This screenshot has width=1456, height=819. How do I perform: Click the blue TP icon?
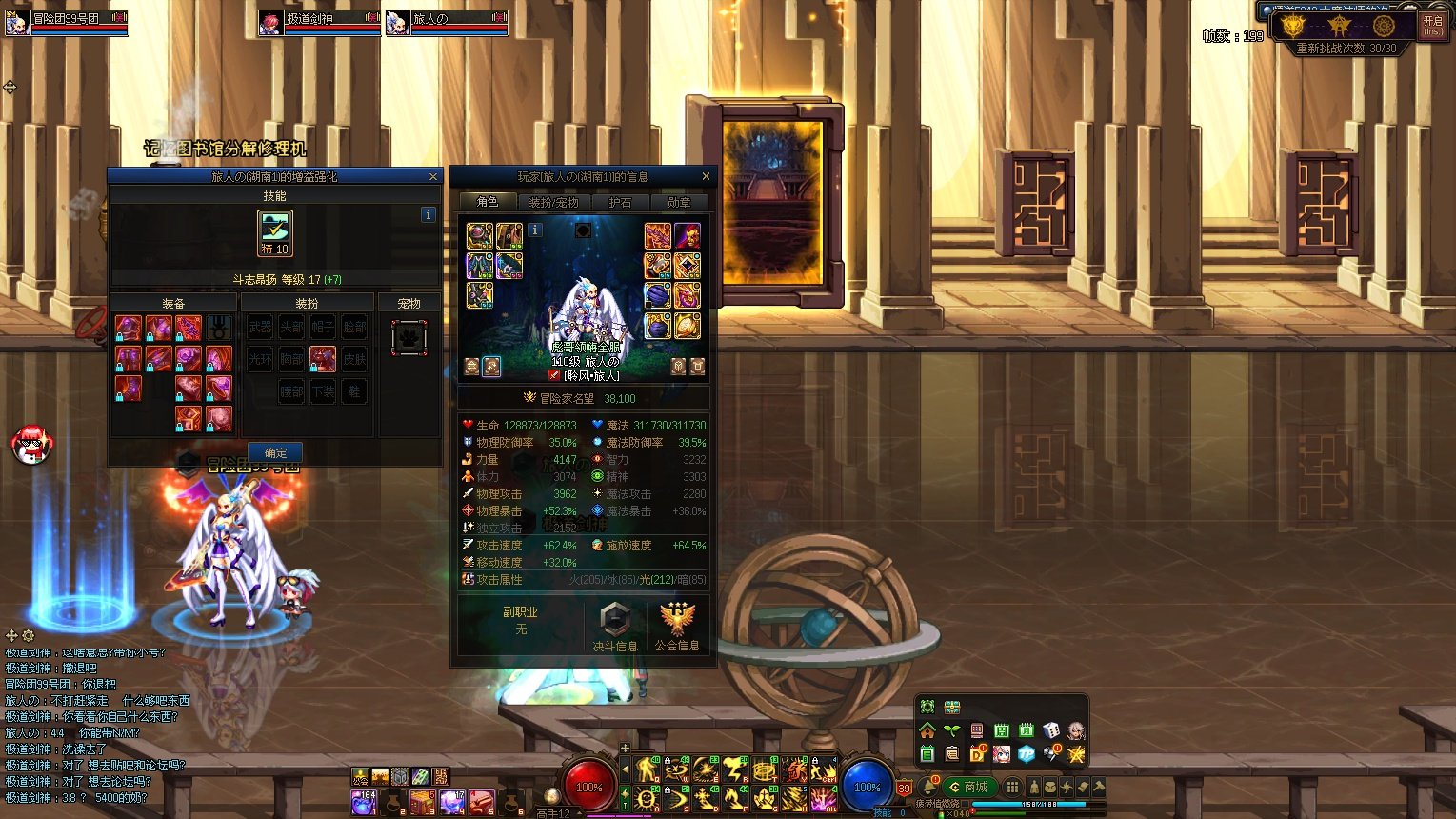click(x=1026, y=754)
